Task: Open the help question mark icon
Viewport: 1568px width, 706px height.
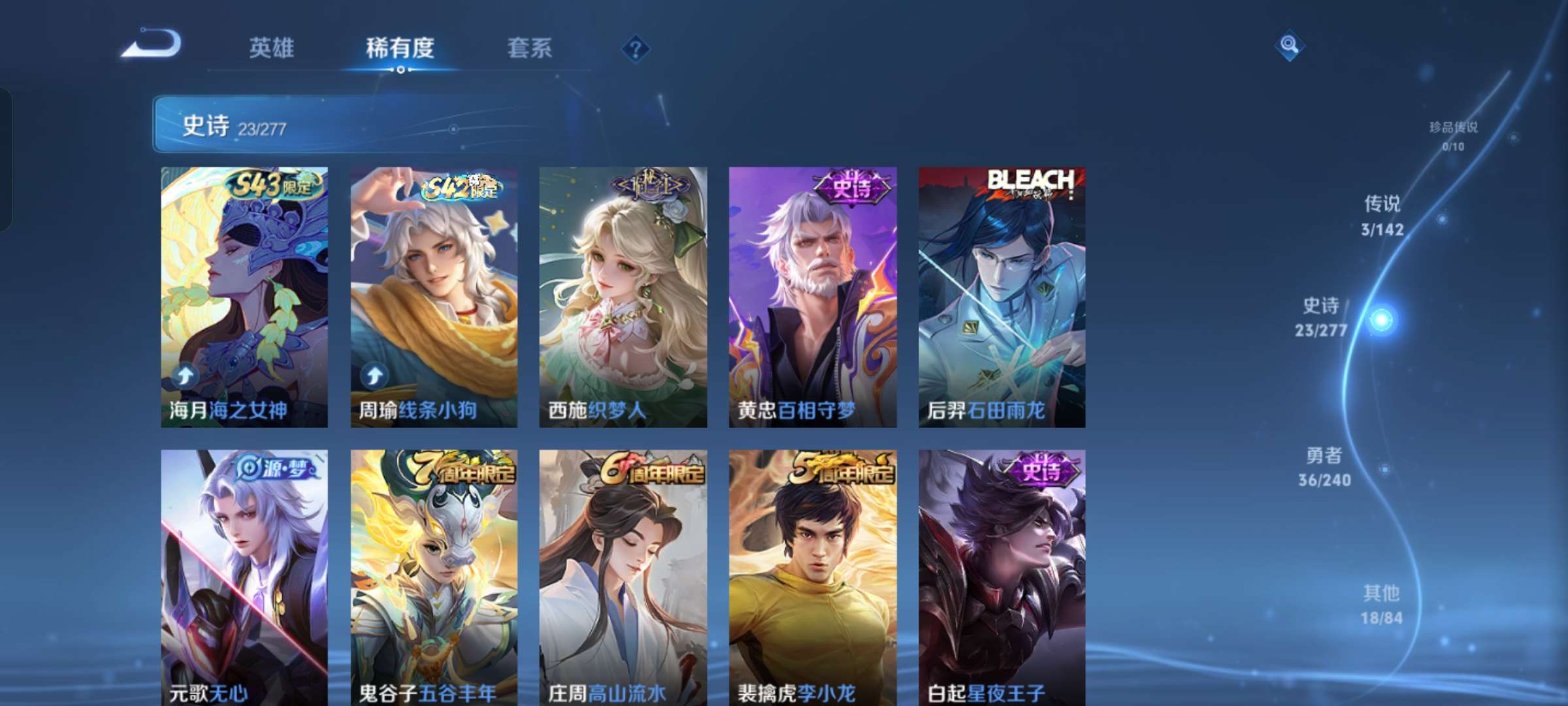Action: [636, 48]
